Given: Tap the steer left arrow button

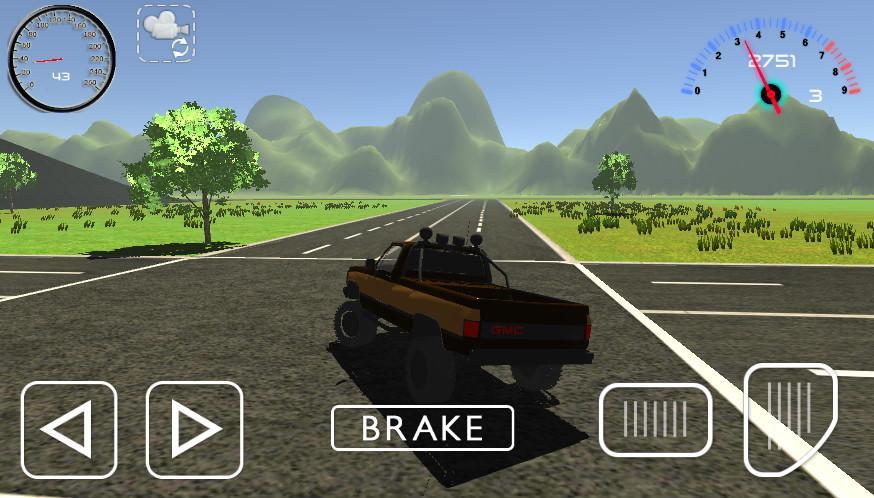Looking at the screenshot, I should tap(69, 430).
